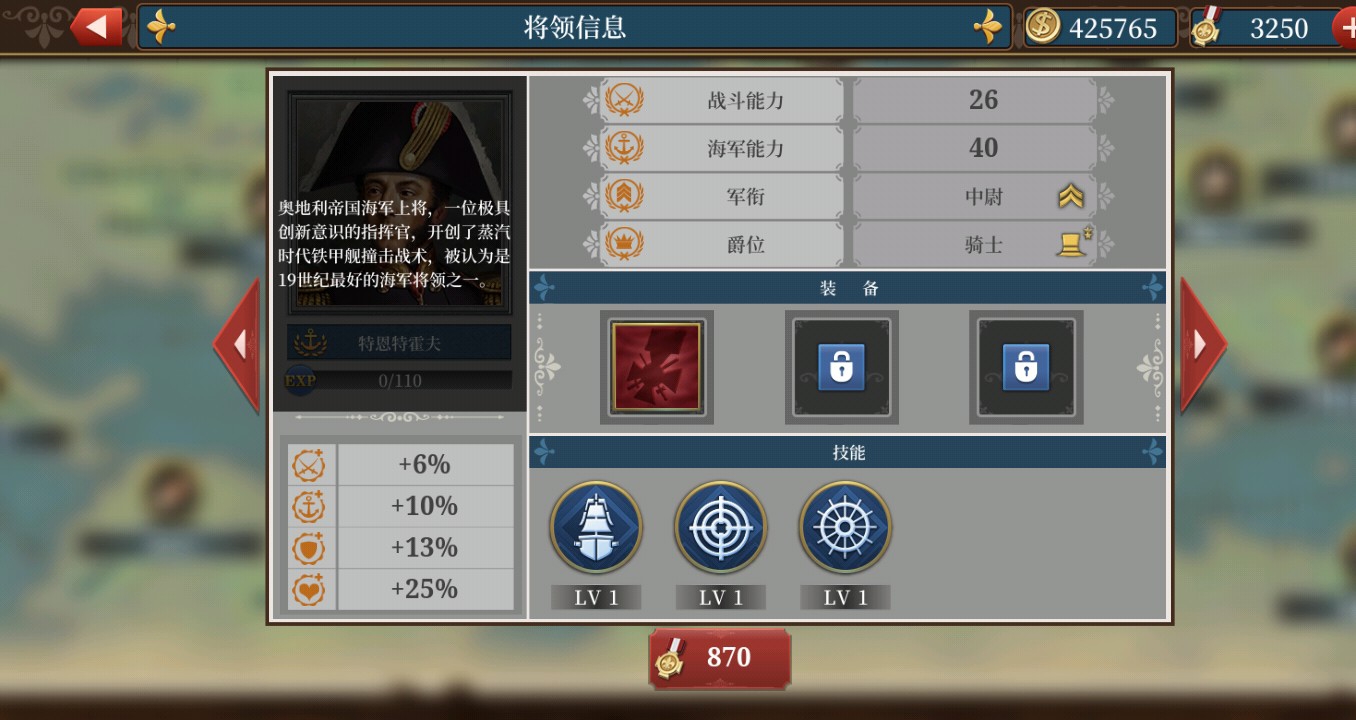This screenshot has height=720, width=1356.
Task: Go back using the red arrow button
Action: point(97,27)
